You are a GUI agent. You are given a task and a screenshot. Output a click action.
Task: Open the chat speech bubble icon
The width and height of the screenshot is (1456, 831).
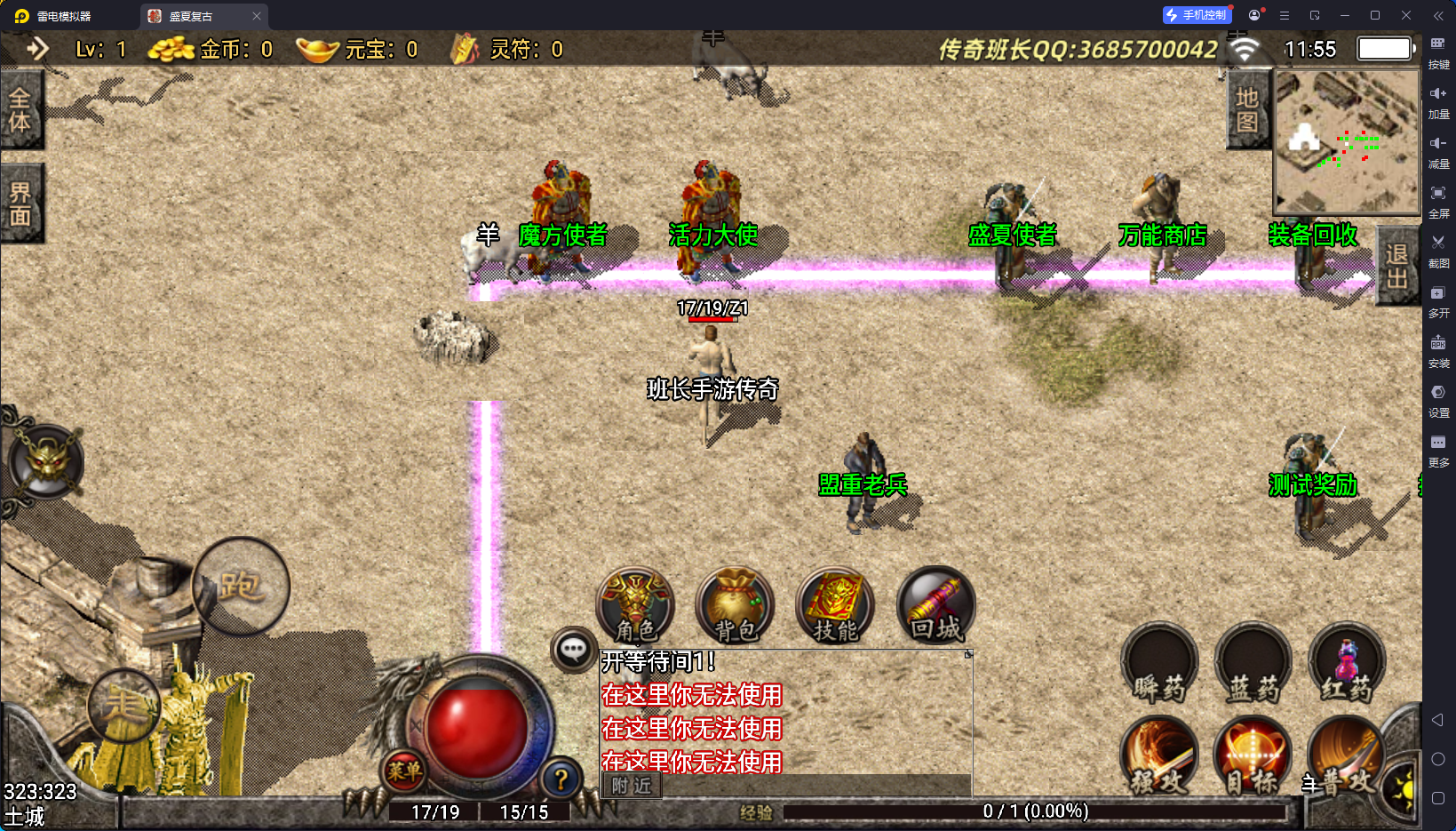tap(573, 650)
